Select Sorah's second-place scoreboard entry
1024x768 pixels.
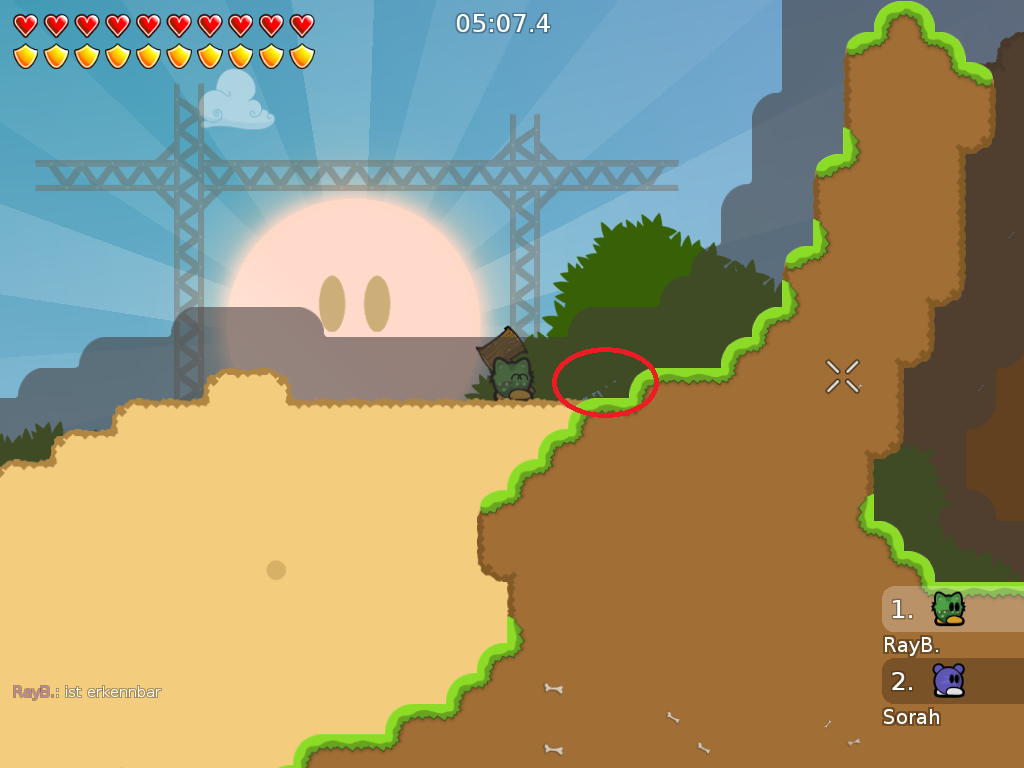[x=951, y=681]
